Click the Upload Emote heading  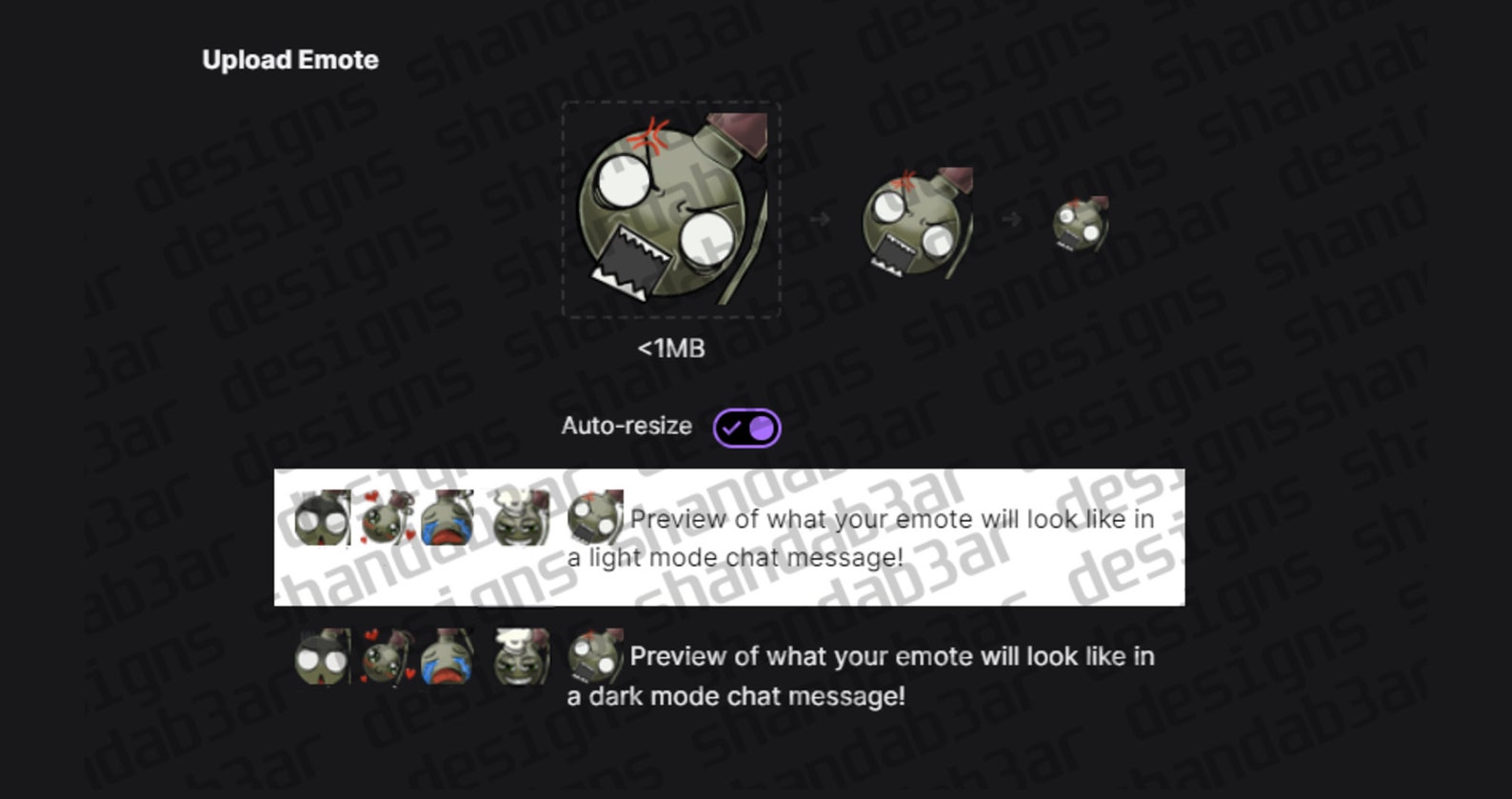[x=290, y=59]
